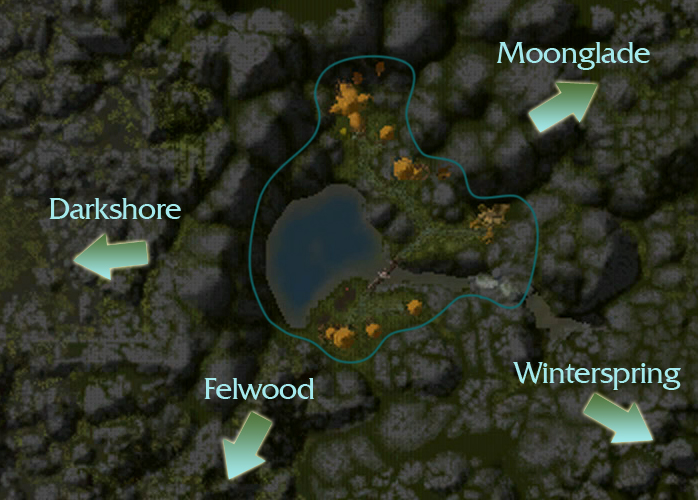Follow the Felwood exit arrow

point(246,443)
